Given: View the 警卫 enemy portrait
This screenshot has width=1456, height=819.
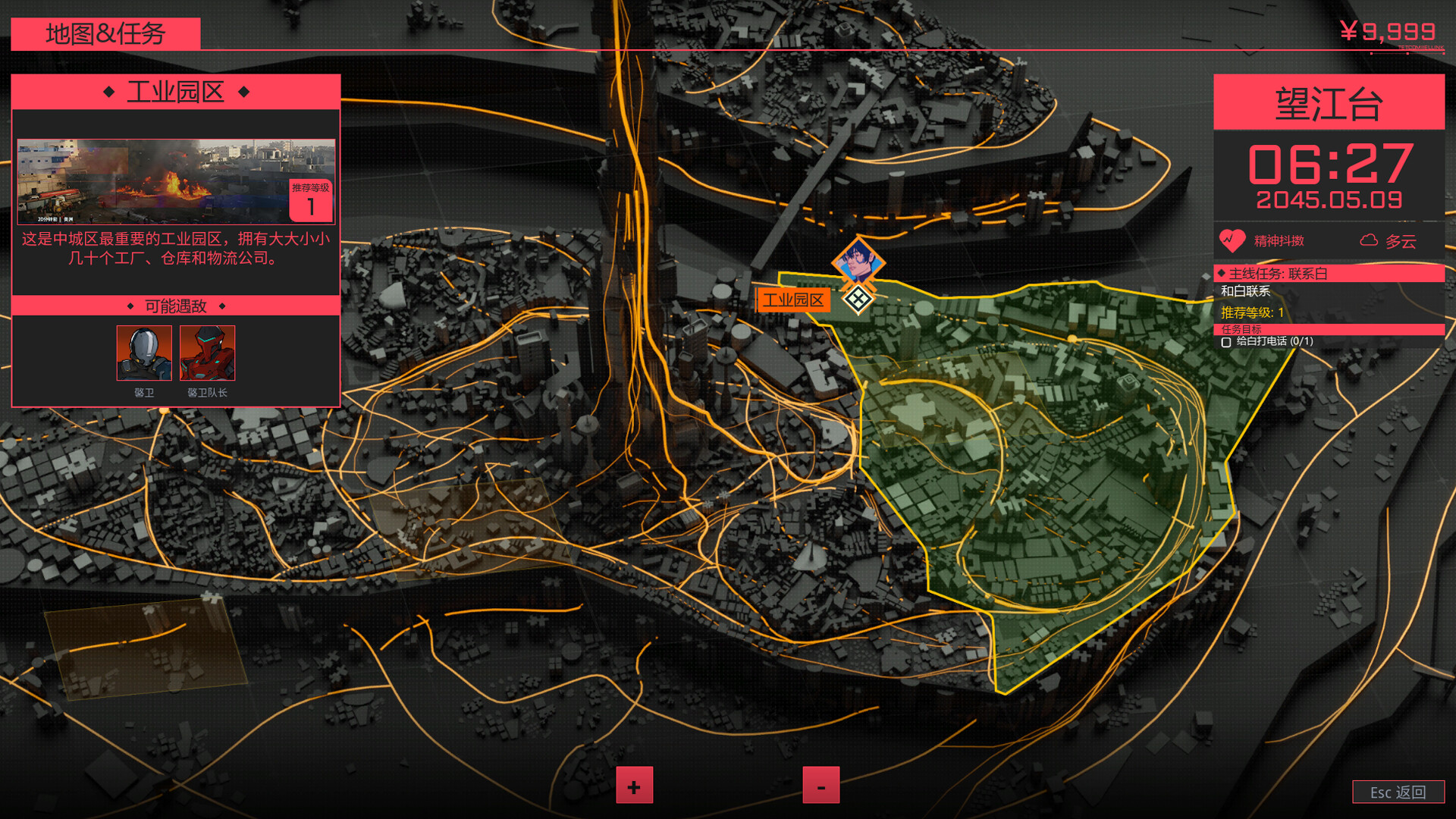Looking at the screenshot, I should (x=144, y=353).
